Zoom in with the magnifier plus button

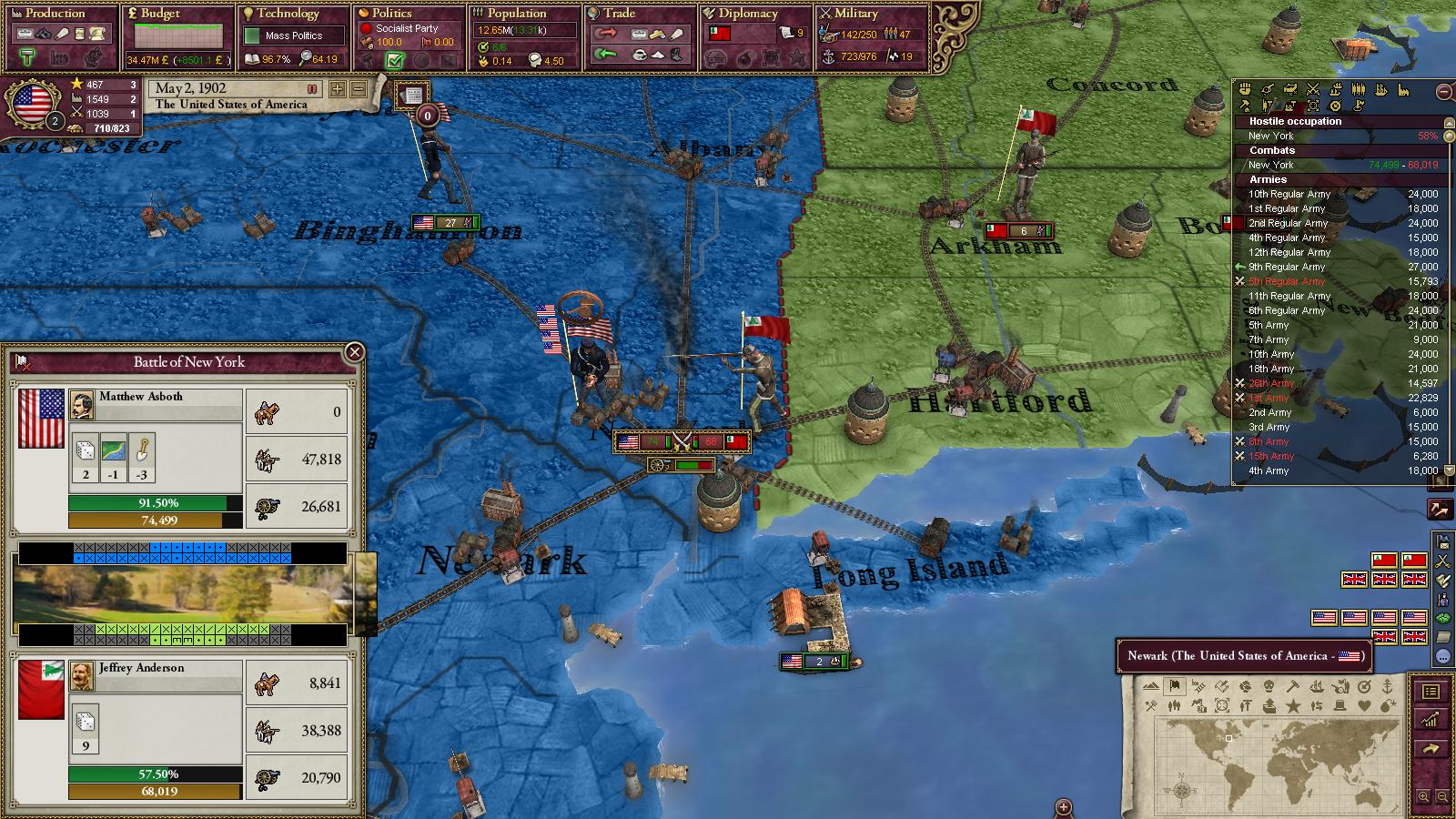pos(1423,797)
